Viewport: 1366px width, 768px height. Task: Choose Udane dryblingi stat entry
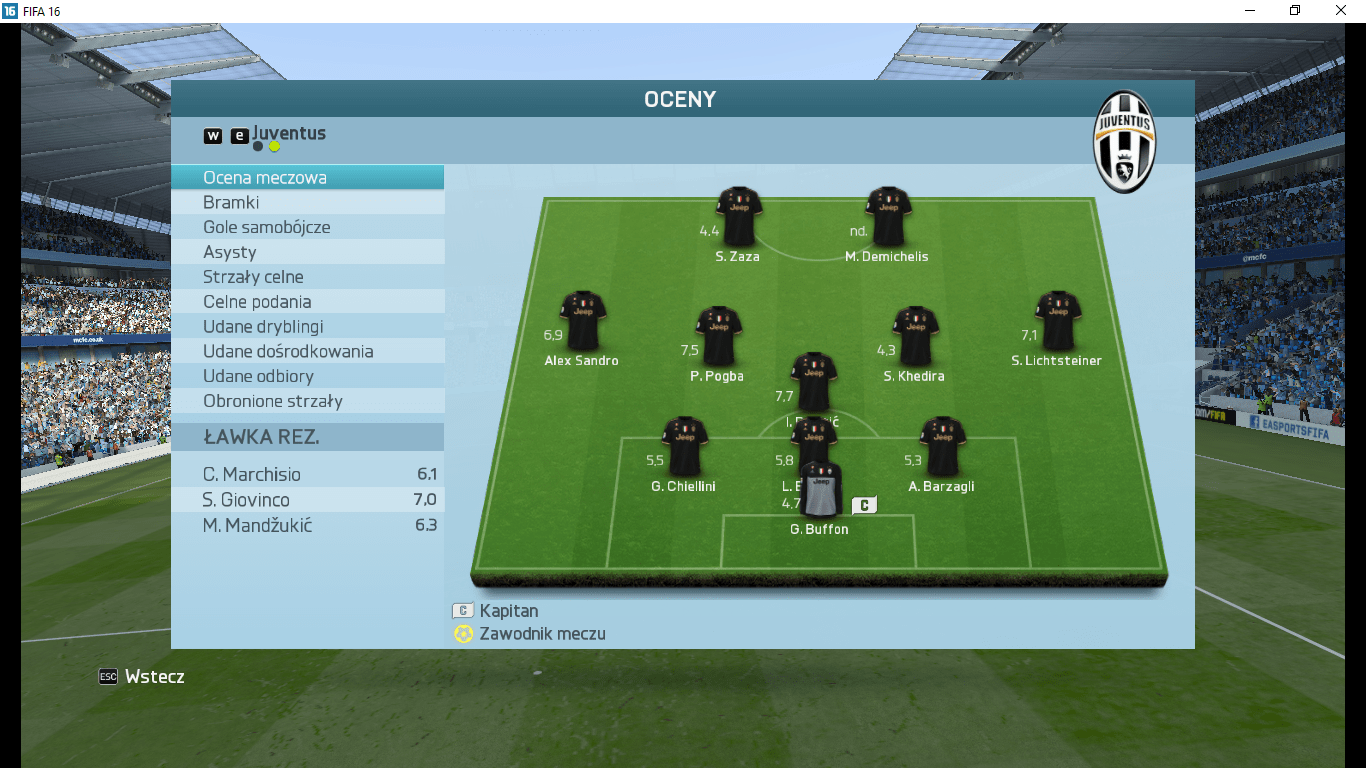pos(307,327)
